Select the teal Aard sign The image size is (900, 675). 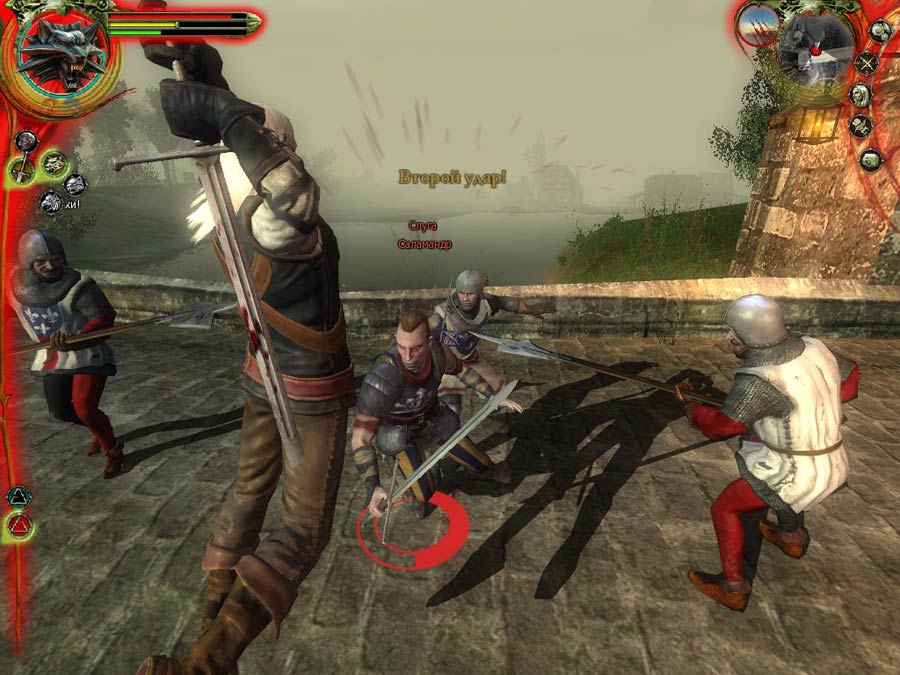click(17, 495)
